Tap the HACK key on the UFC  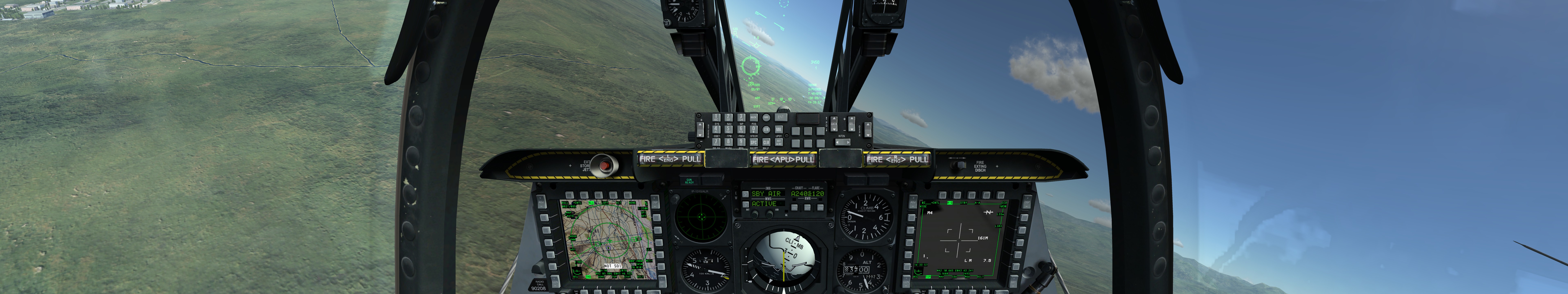point(754,117)
